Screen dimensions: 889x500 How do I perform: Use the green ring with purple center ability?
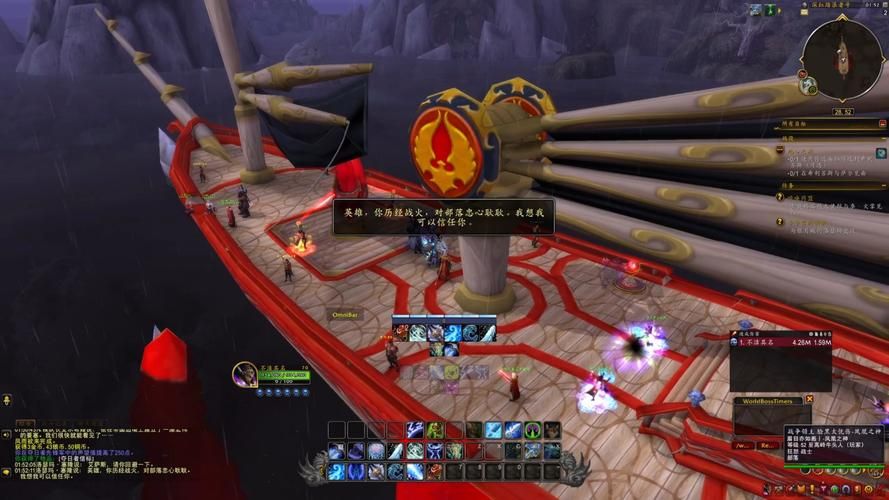pyautogui.click(x=532, y=430)
